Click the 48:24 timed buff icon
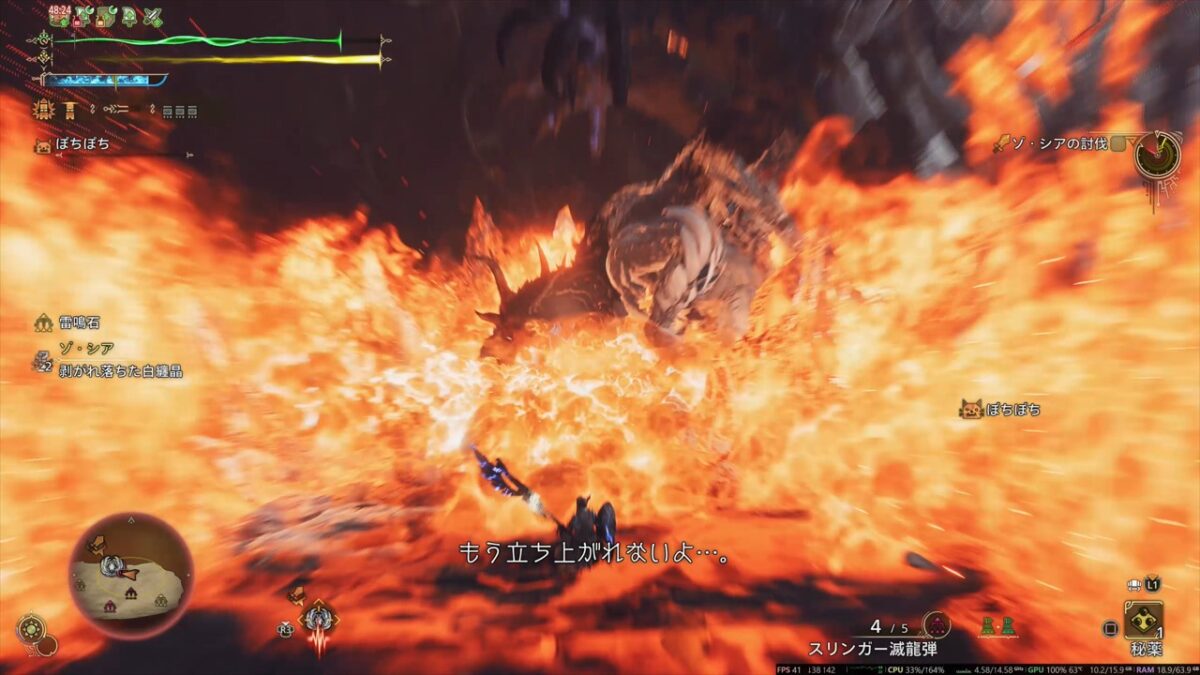This screenshot has height=675, width=1200. click(59, 16)
